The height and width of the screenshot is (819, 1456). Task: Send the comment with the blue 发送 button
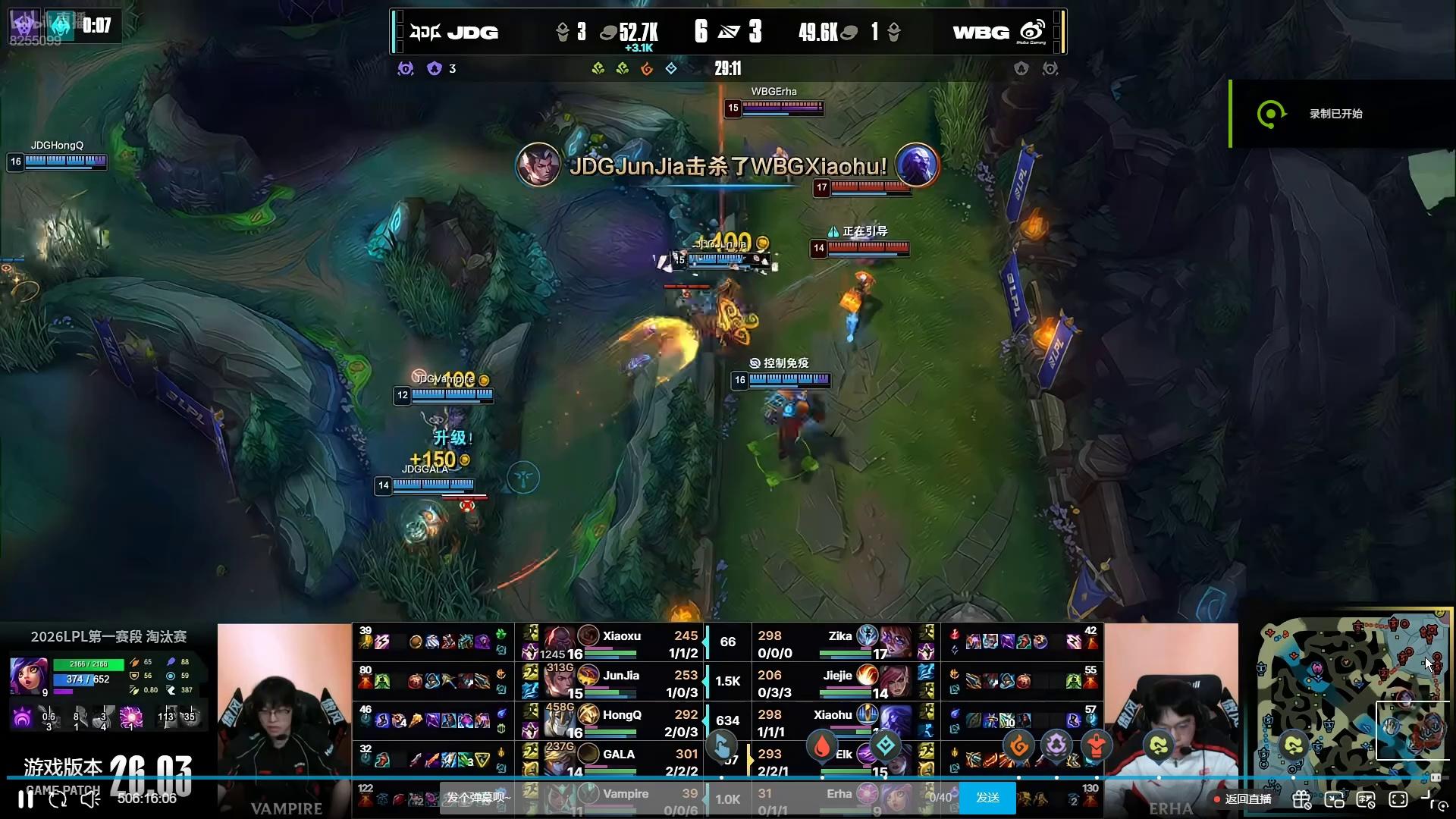(x=987, y=798)
